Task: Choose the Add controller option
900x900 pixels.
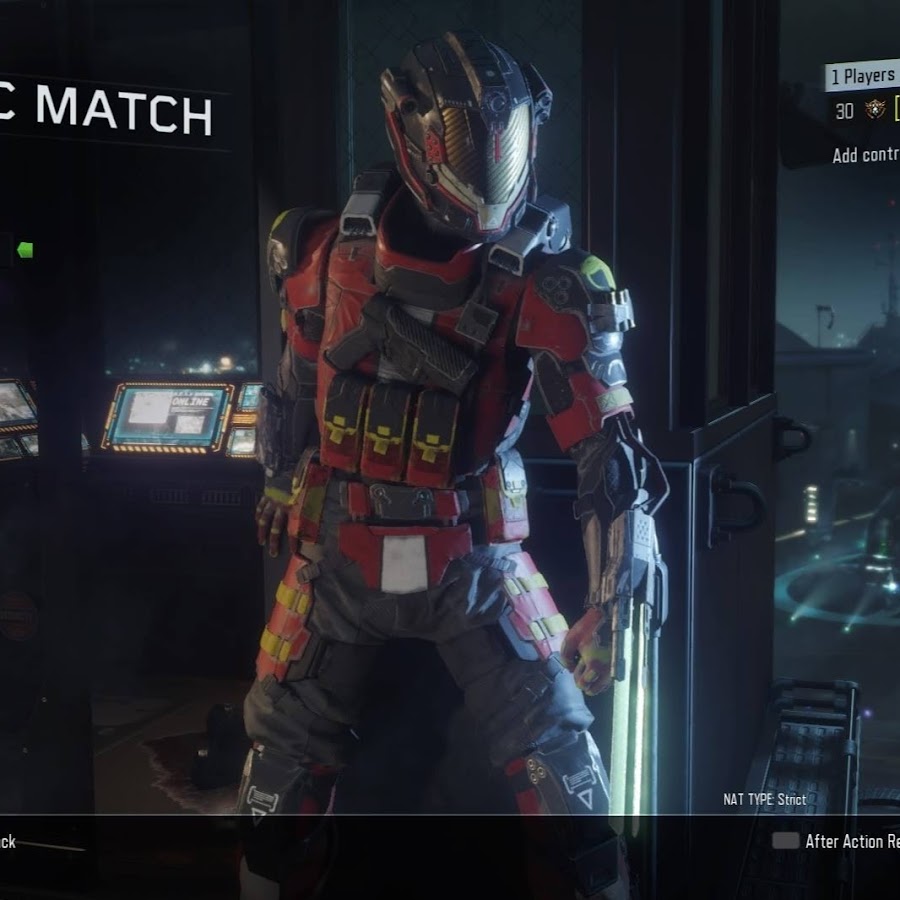Action: coord(866,155)
